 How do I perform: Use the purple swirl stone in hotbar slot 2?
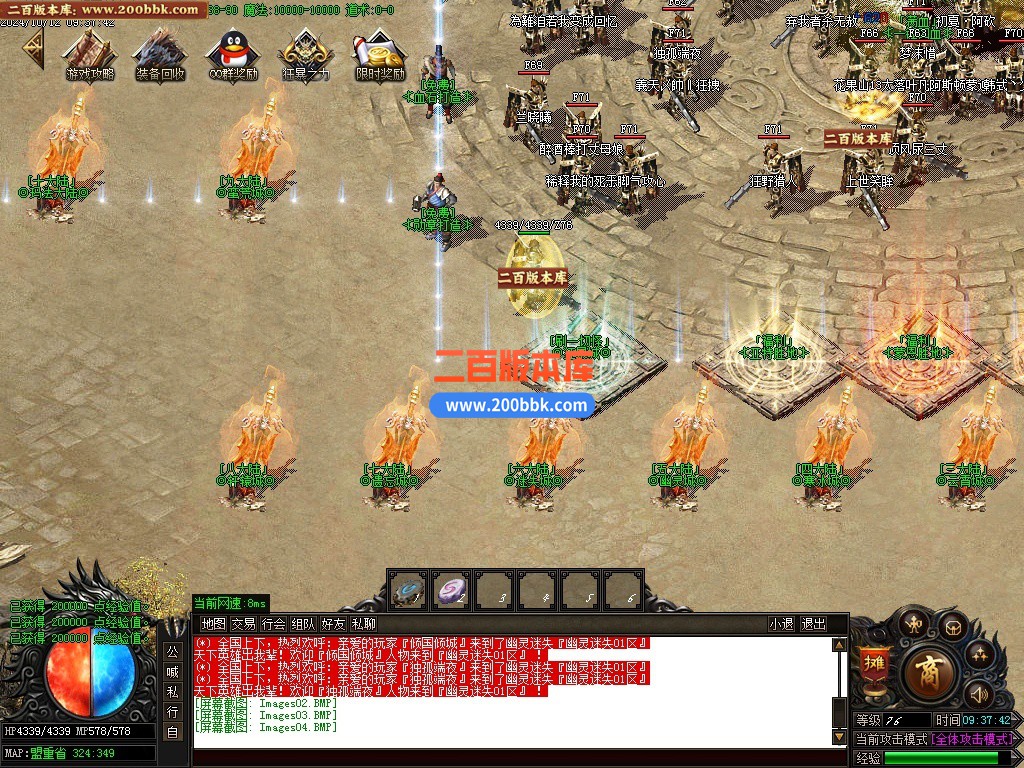[x=451, y=590]
